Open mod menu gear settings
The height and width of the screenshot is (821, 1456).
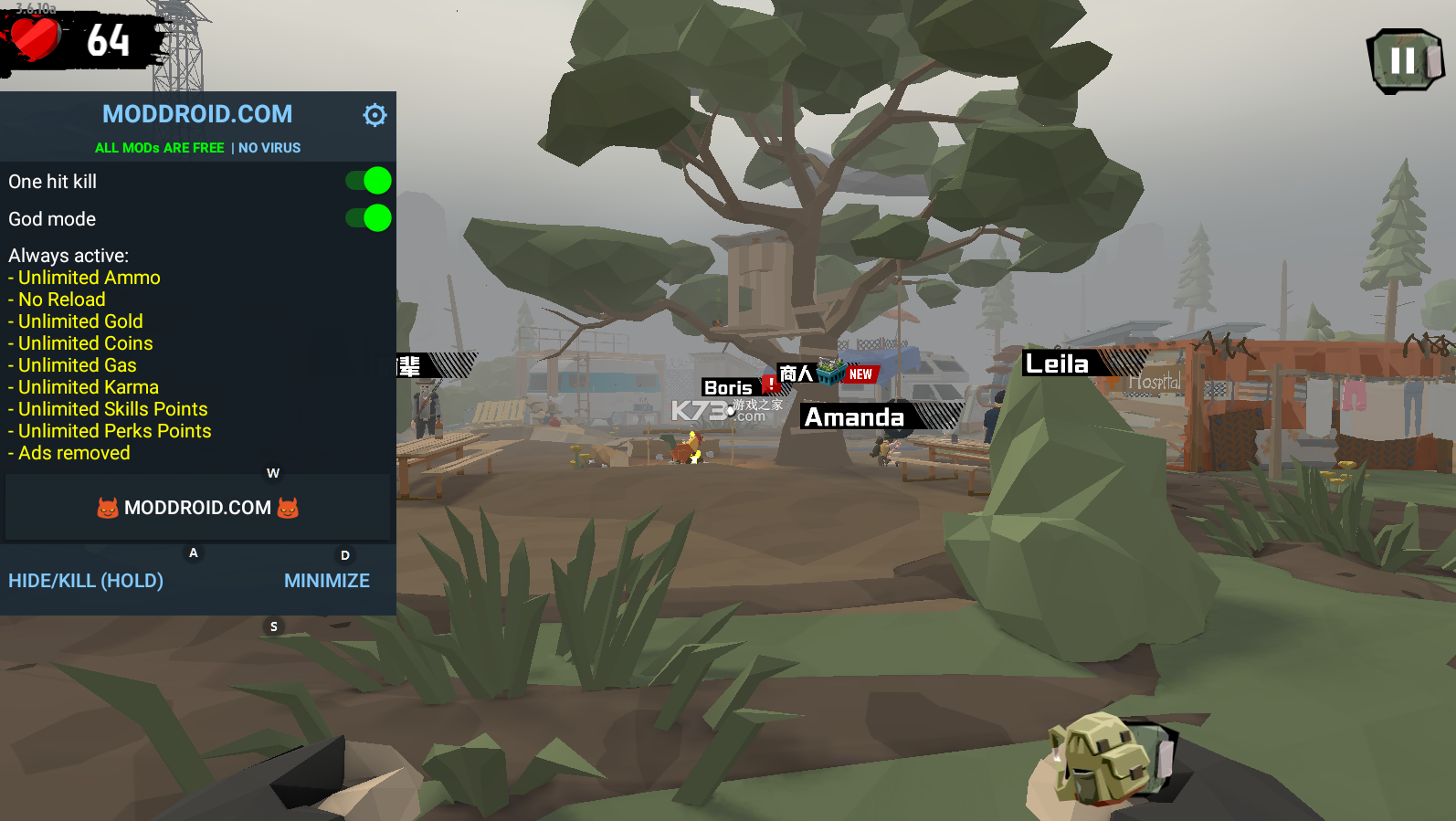pyautogui.click(x=375, y=115)
